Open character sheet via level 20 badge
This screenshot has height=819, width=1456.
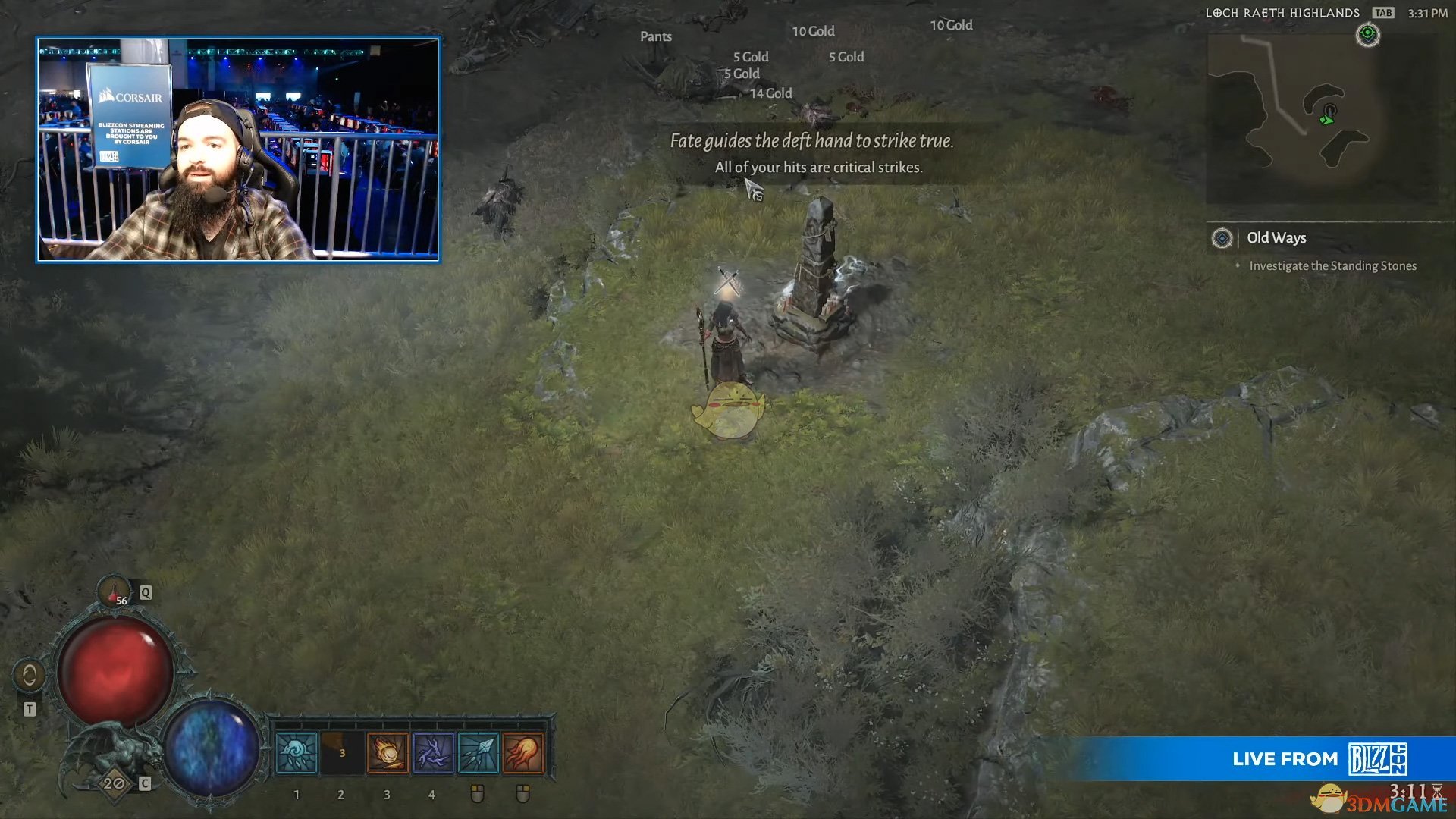[115, 783]
